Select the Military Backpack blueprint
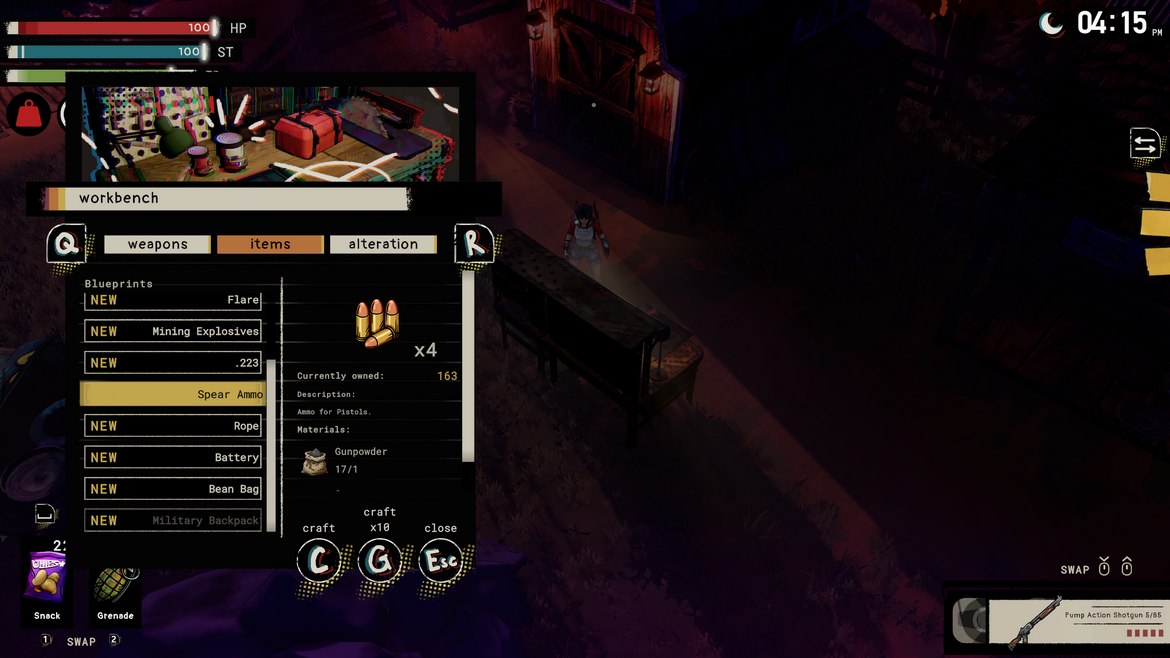This screenshot has width=1170, height=658. [173, 520]
